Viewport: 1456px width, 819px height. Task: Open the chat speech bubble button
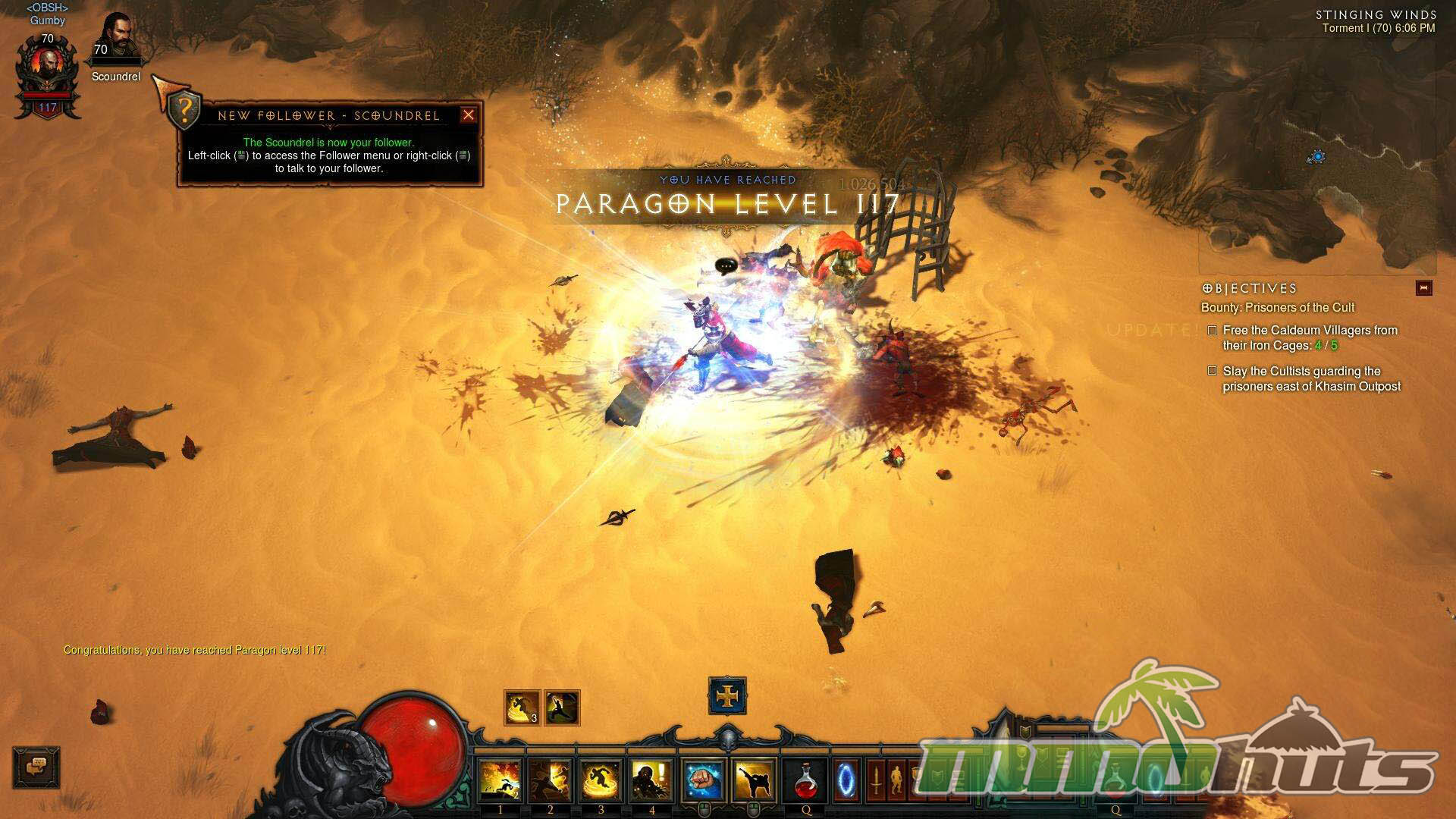click(36, 767)
